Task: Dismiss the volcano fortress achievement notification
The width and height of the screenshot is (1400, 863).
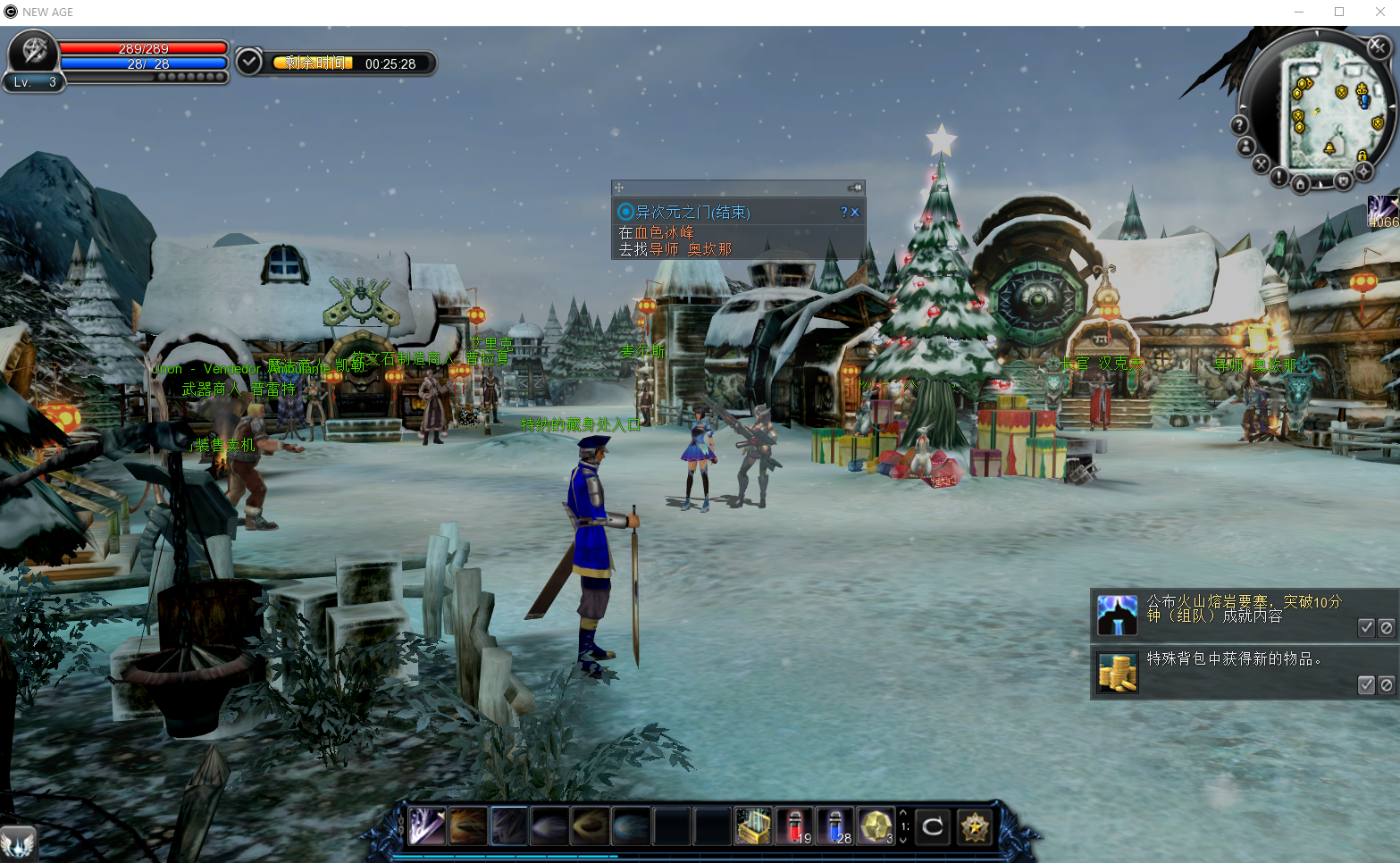Action: 1386,627
